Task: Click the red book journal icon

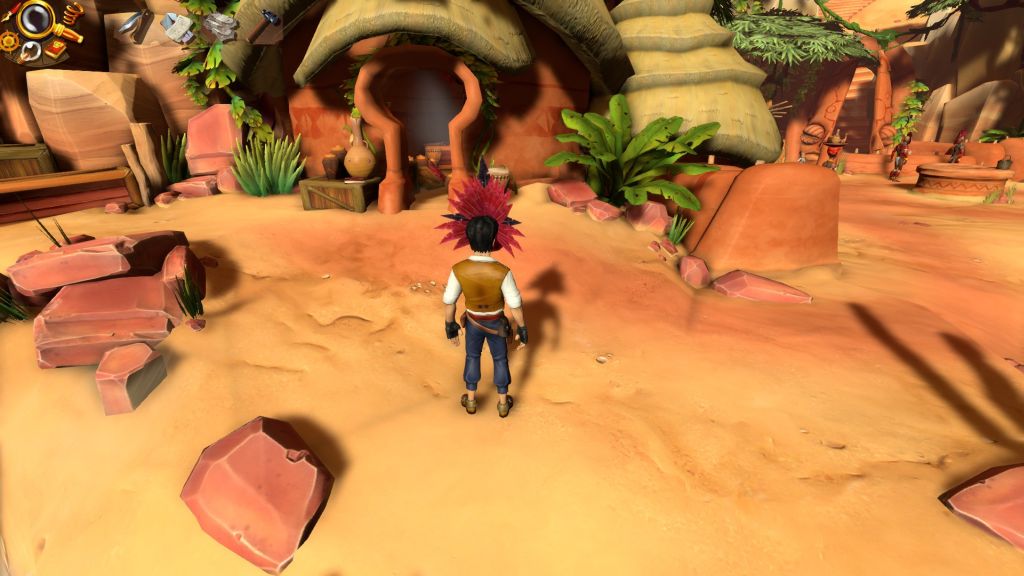Action: point(55,48)
